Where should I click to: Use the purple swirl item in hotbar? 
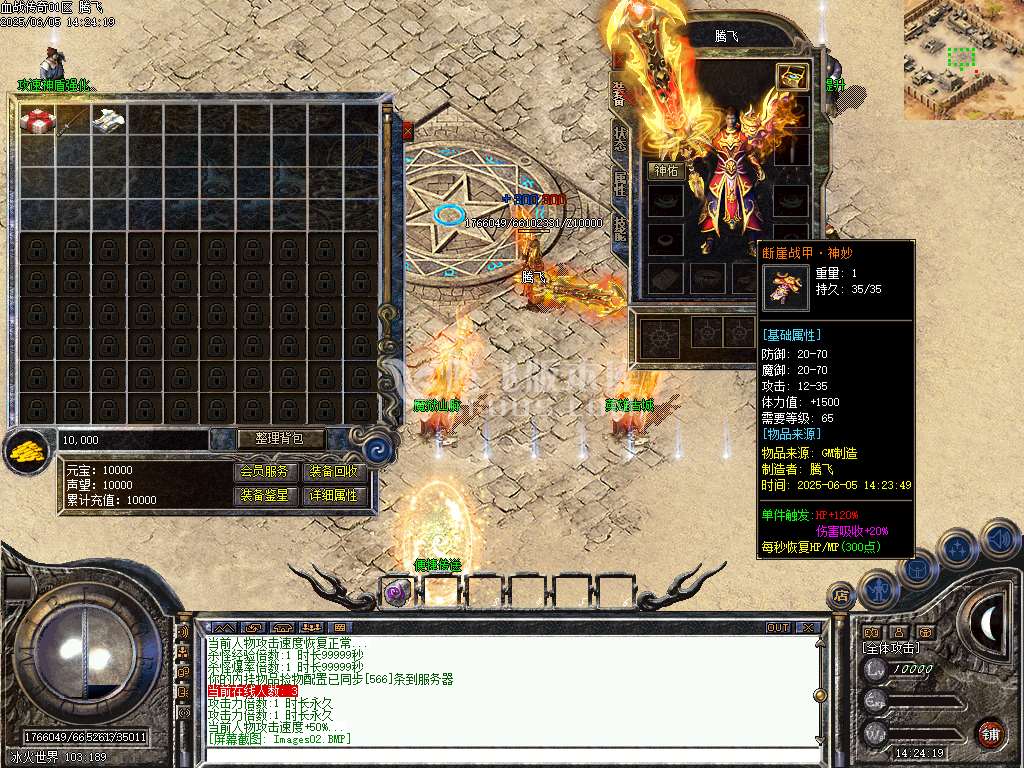(395, 592)
